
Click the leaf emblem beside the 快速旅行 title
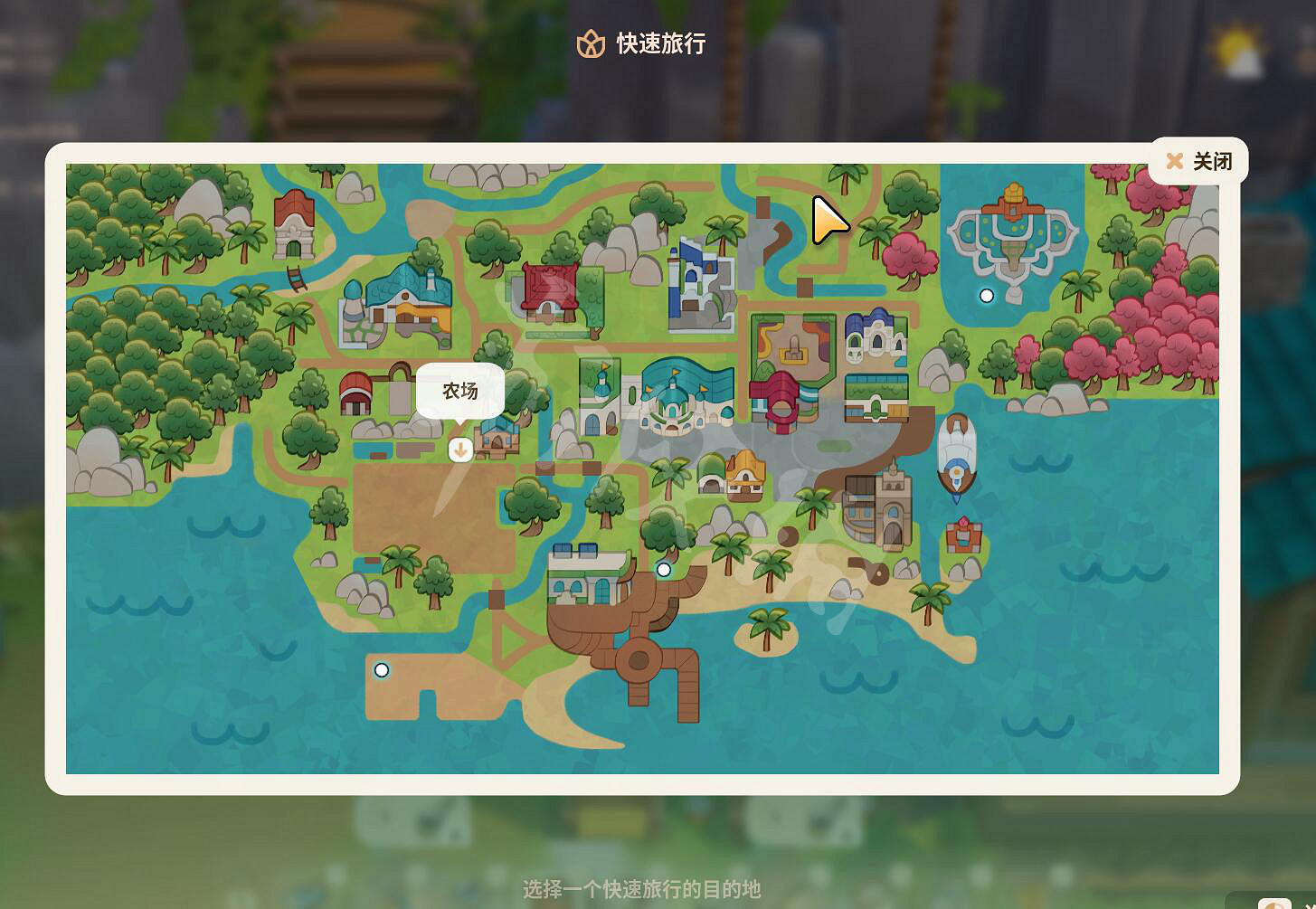click(592, 43)
